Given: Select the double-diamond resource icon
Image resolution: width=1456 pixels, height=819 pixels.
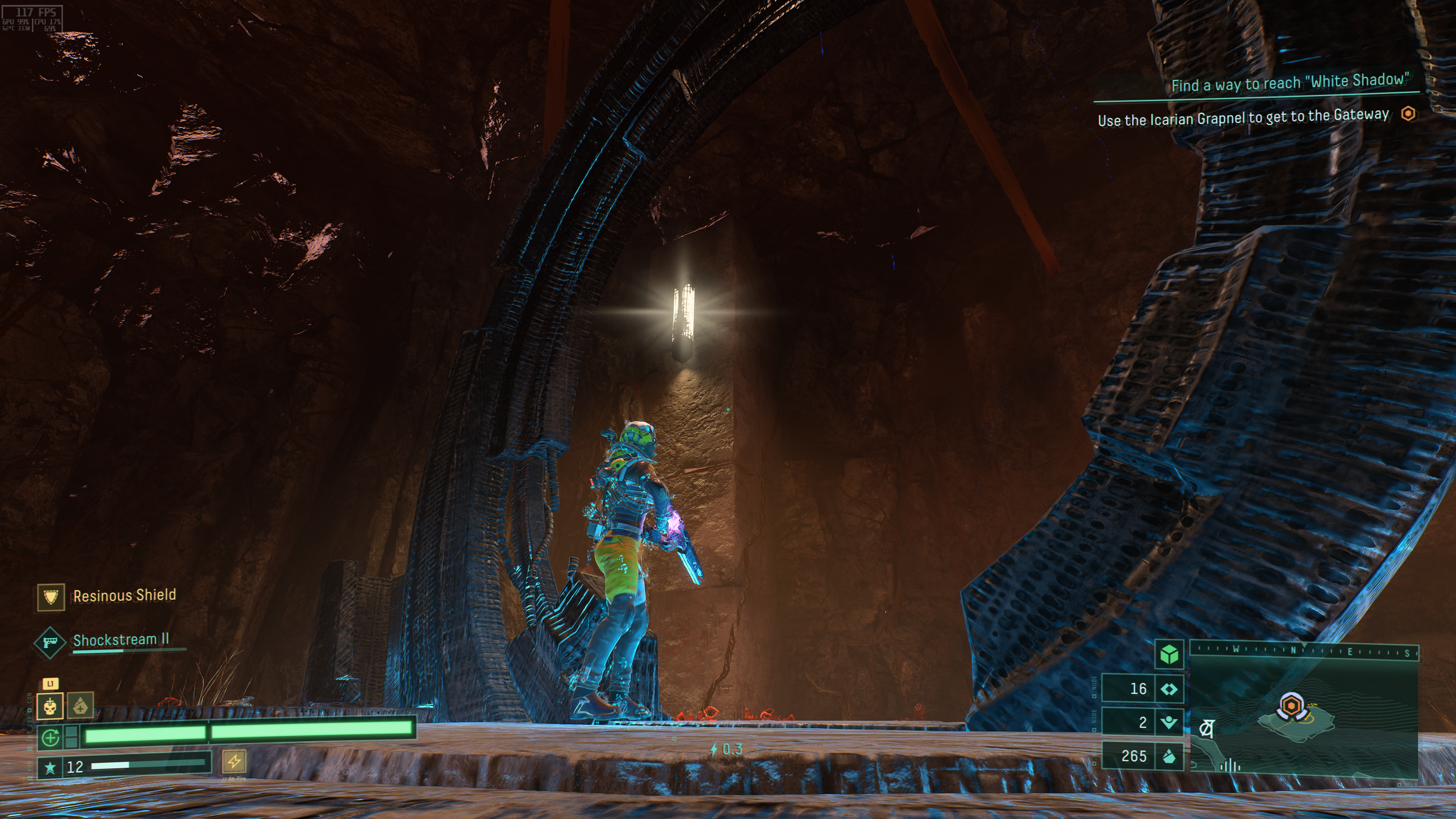Looking at the screenshot, I should pos(1169,689).
